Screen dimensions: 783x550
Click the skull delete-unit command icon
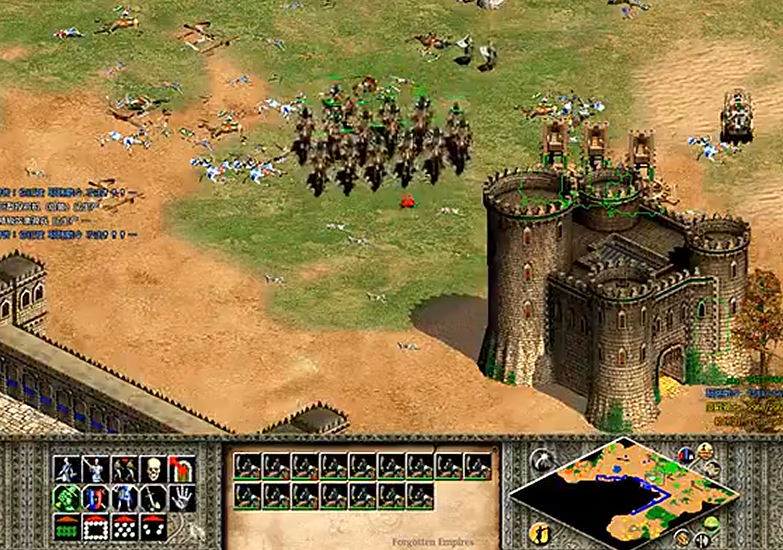(153, 468)
